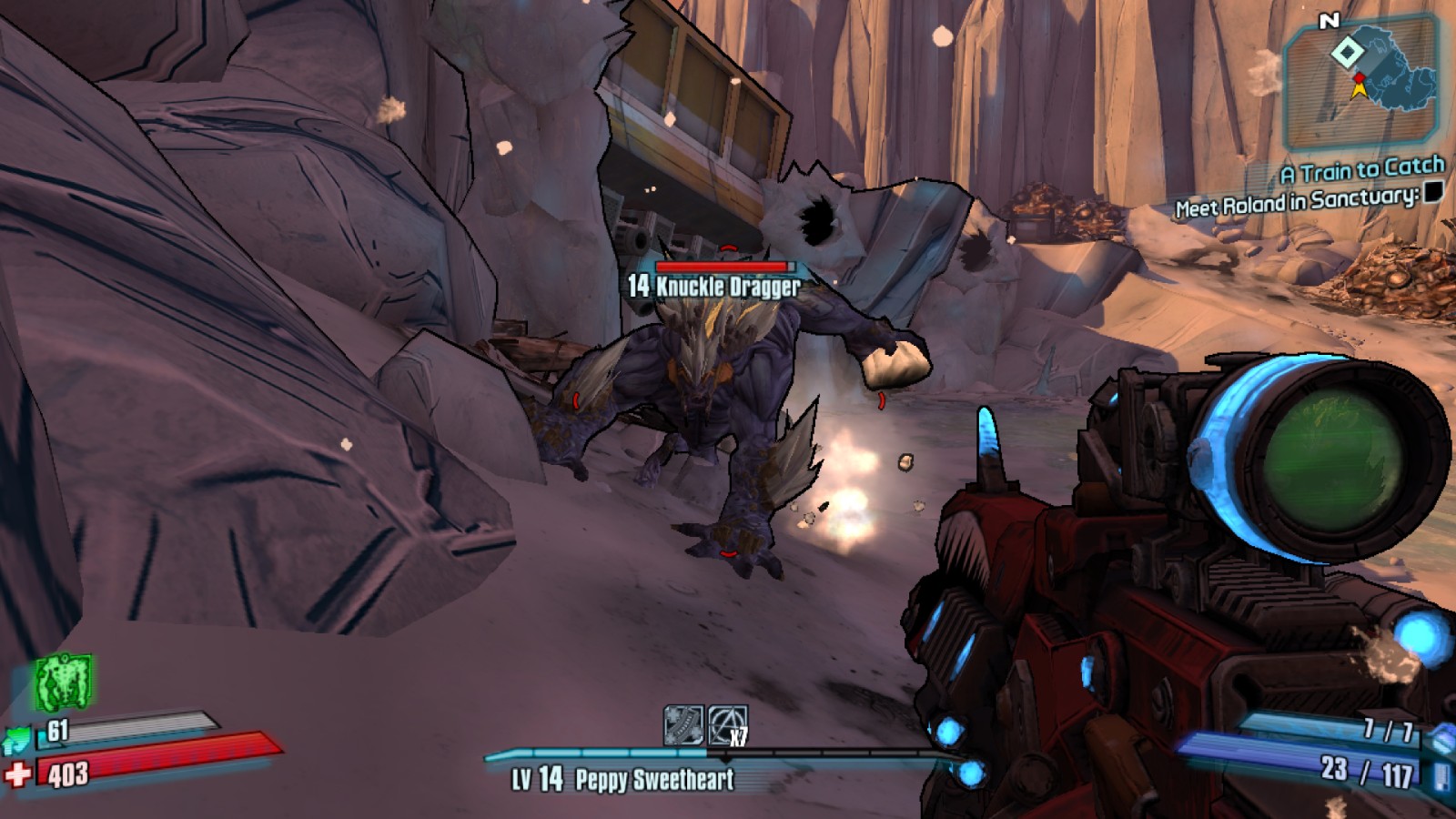
Task: Click the ammo belt skill buff icon
Action: (683, 725)
